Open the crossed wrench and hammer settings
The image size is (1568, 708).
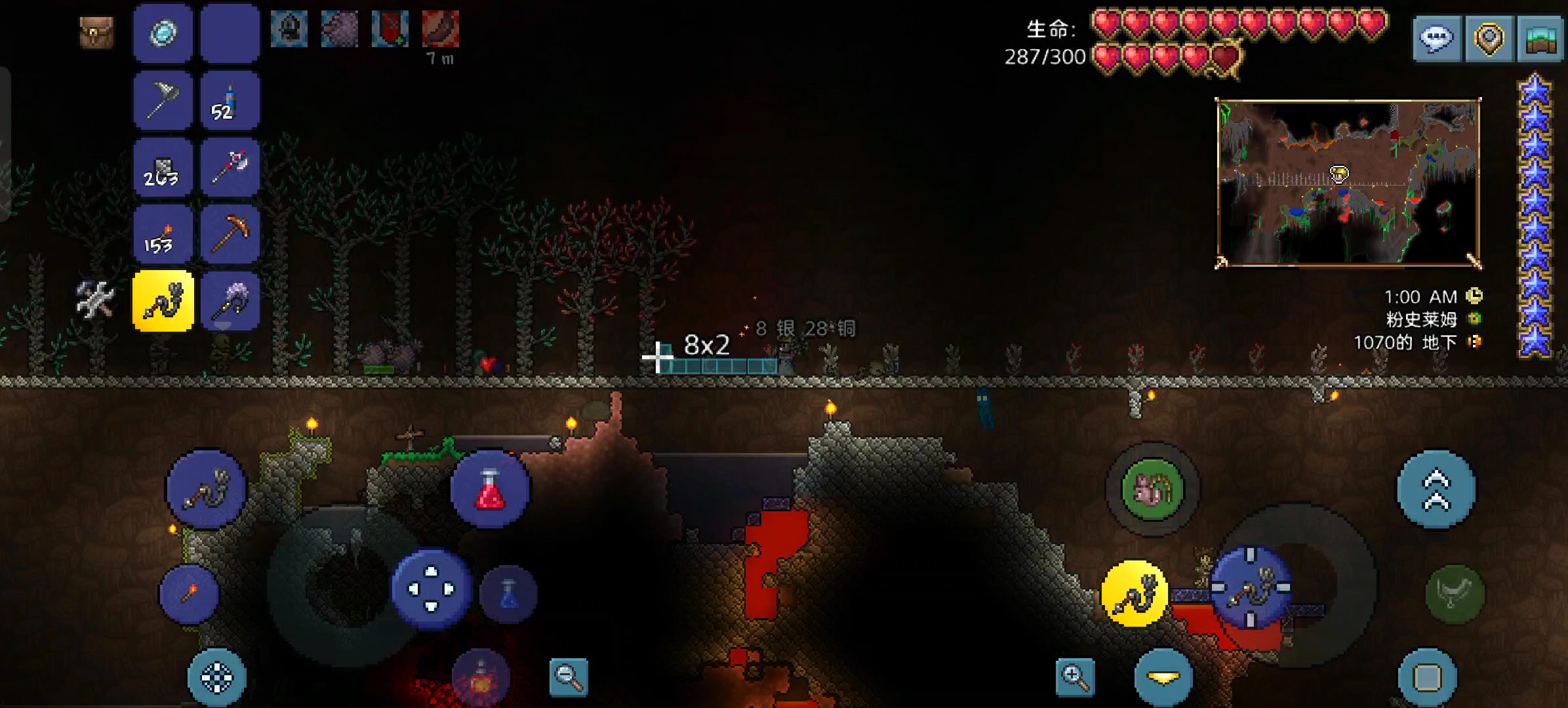coord(95,300)
